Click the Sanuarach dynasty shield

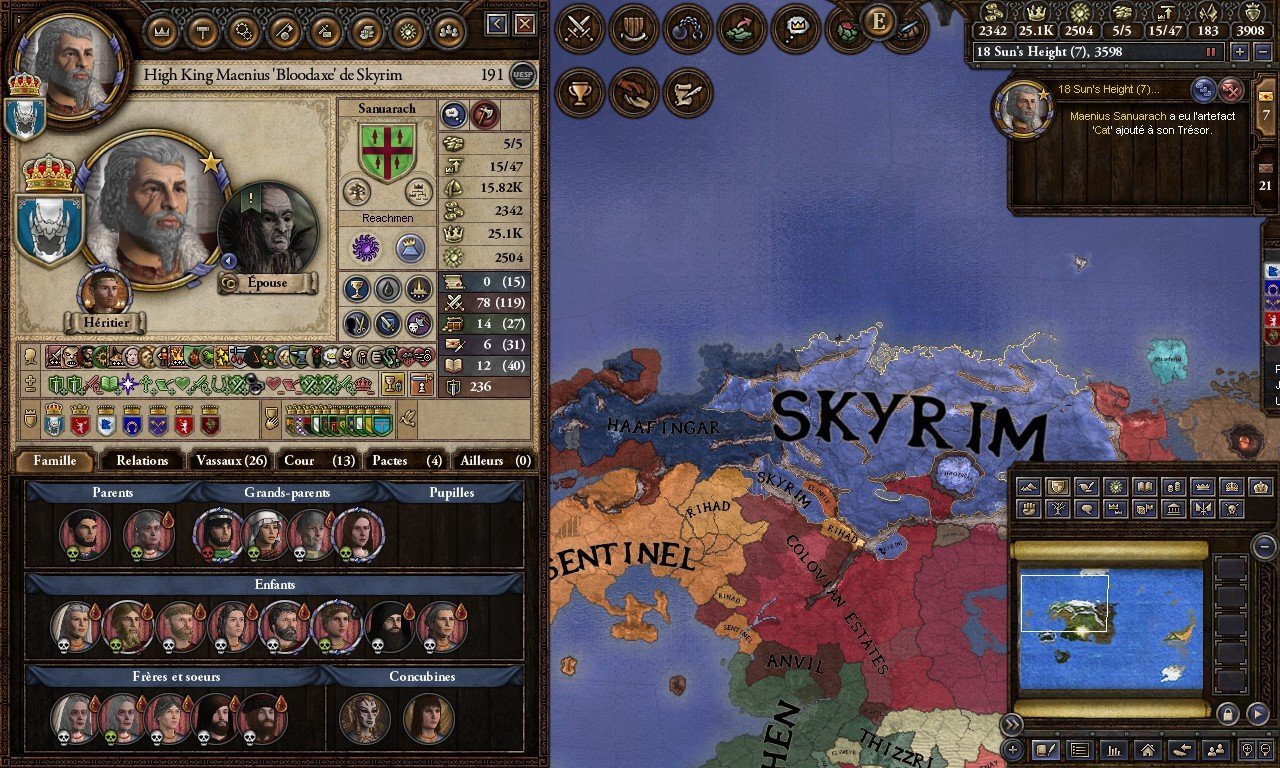pyautogui.click(x=387, y=151)
